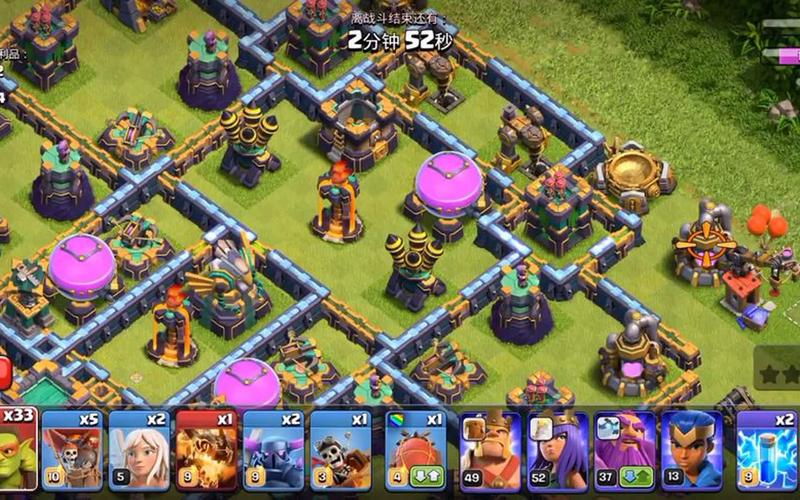
Task: Pick the fiery beast troop card
Action: click(x=206, y=450)
